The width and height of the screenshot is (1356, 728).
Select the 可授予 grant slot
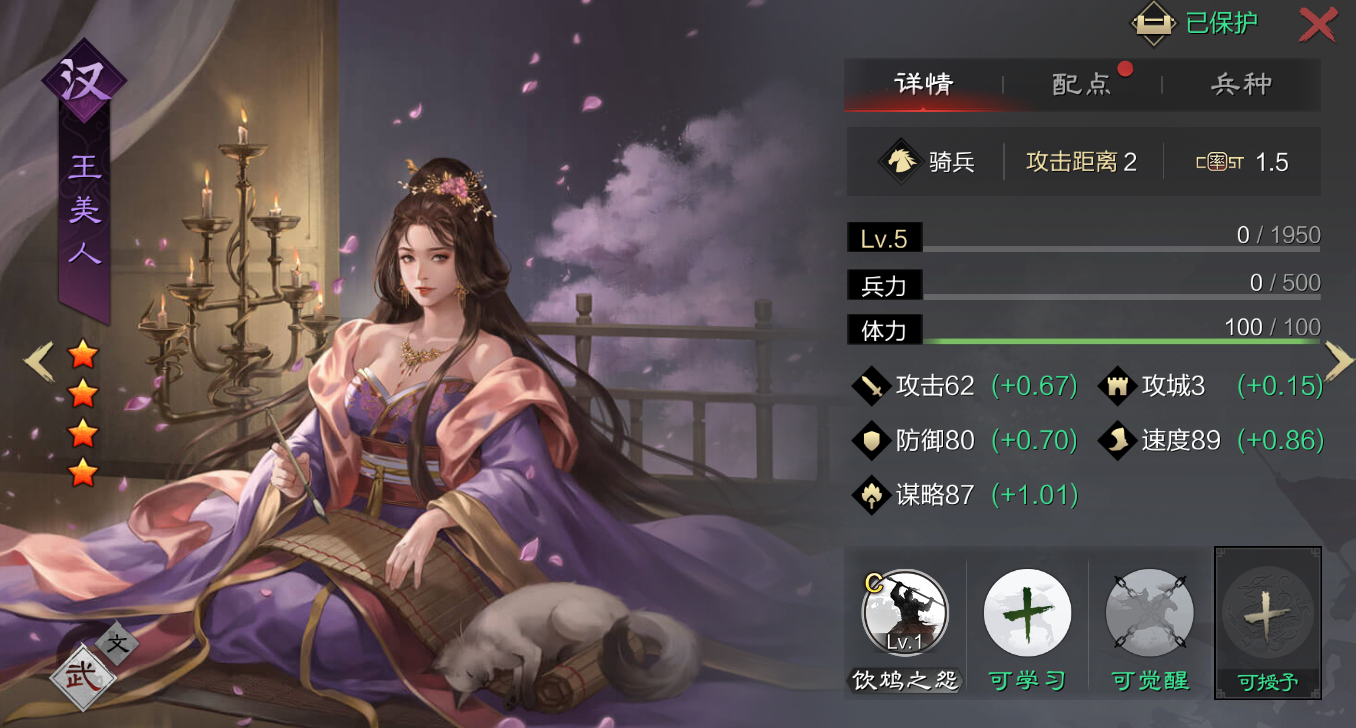coord(1267,614)
